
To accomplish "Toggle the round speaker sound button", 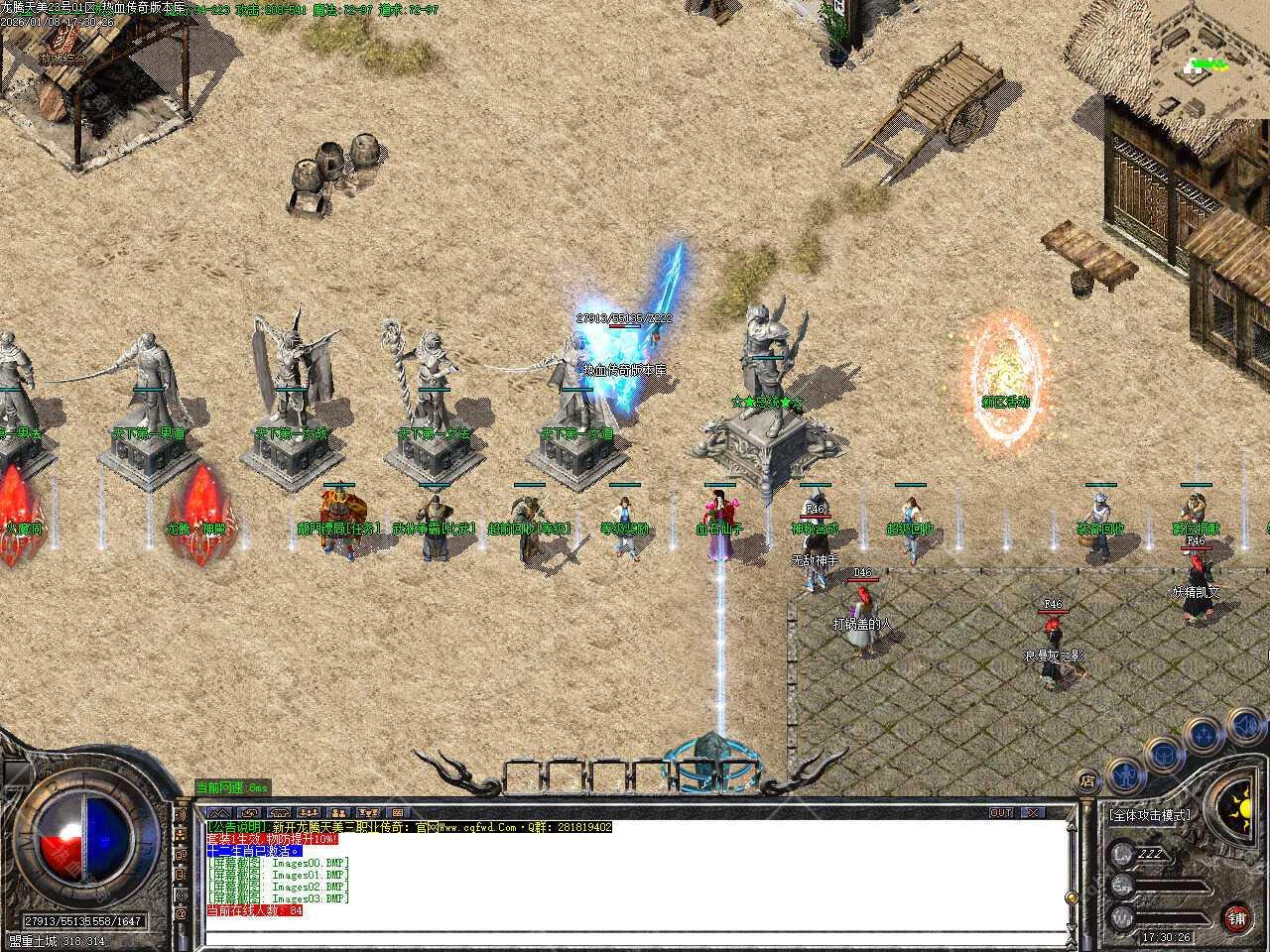I will pyautogui.click(x=1247, y=727).
